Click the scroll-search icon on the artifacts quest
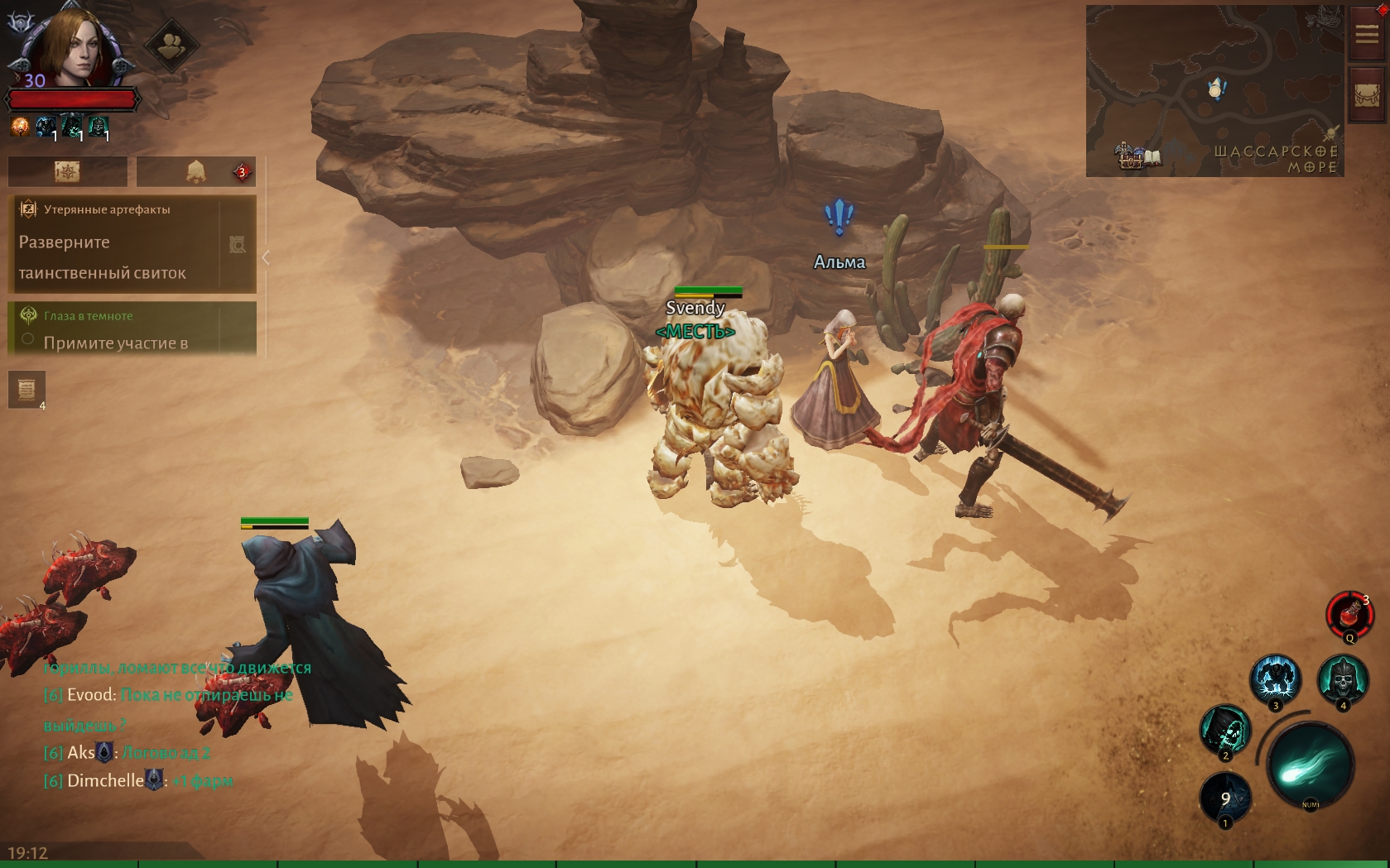The width and height of the screenshot is (1390, 868). click(238, 245)
